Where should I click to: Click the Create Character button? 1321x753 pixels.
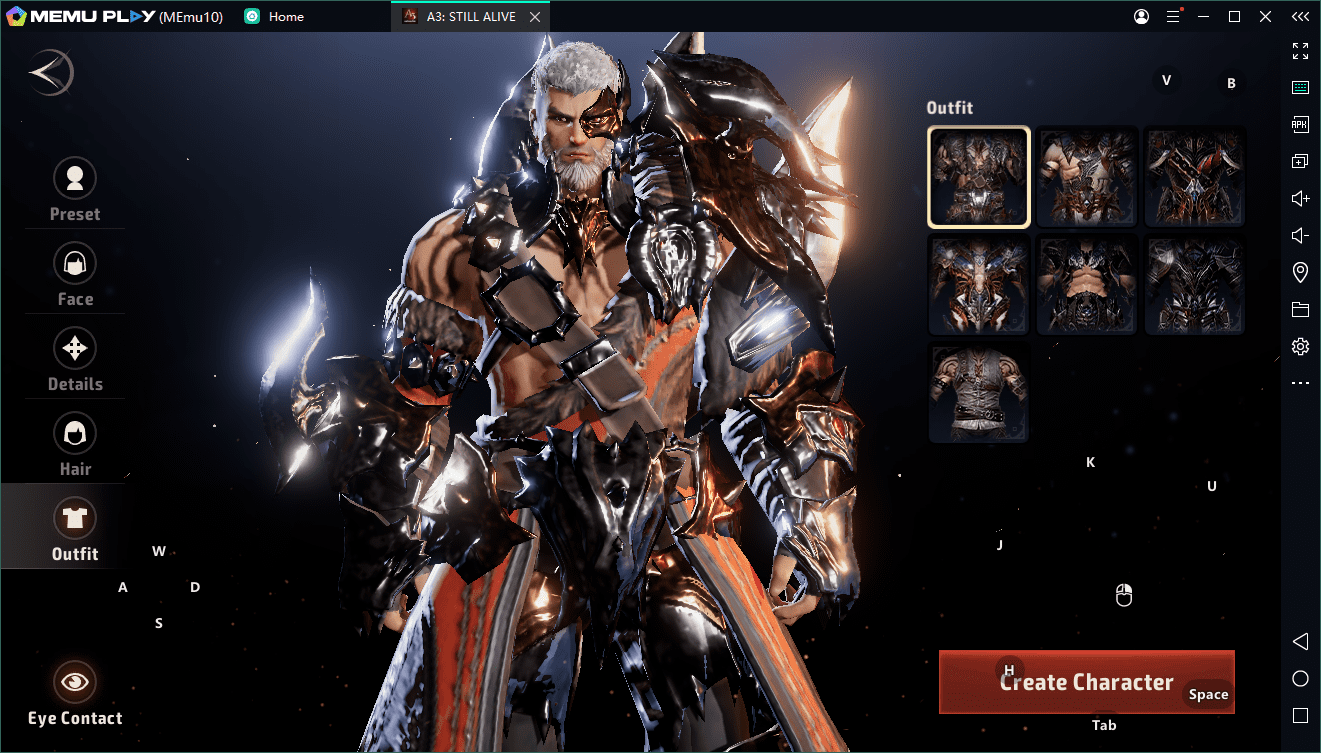[x=1086, y=682]
